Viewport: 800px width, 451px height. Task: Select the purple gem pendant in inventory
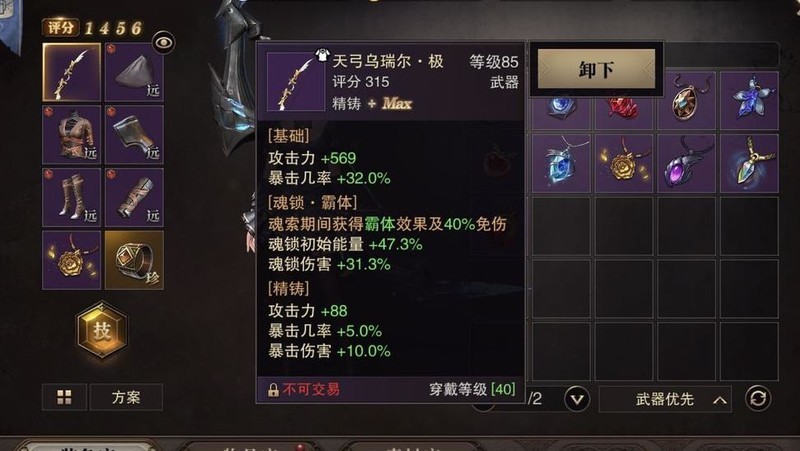coord(686,163)
